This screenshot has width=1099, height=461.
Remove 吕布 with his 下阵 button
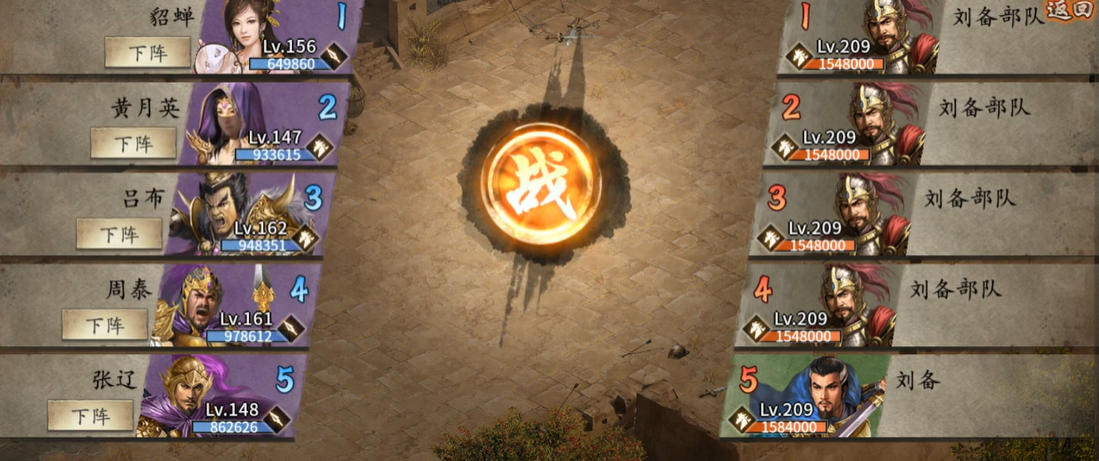119,234
